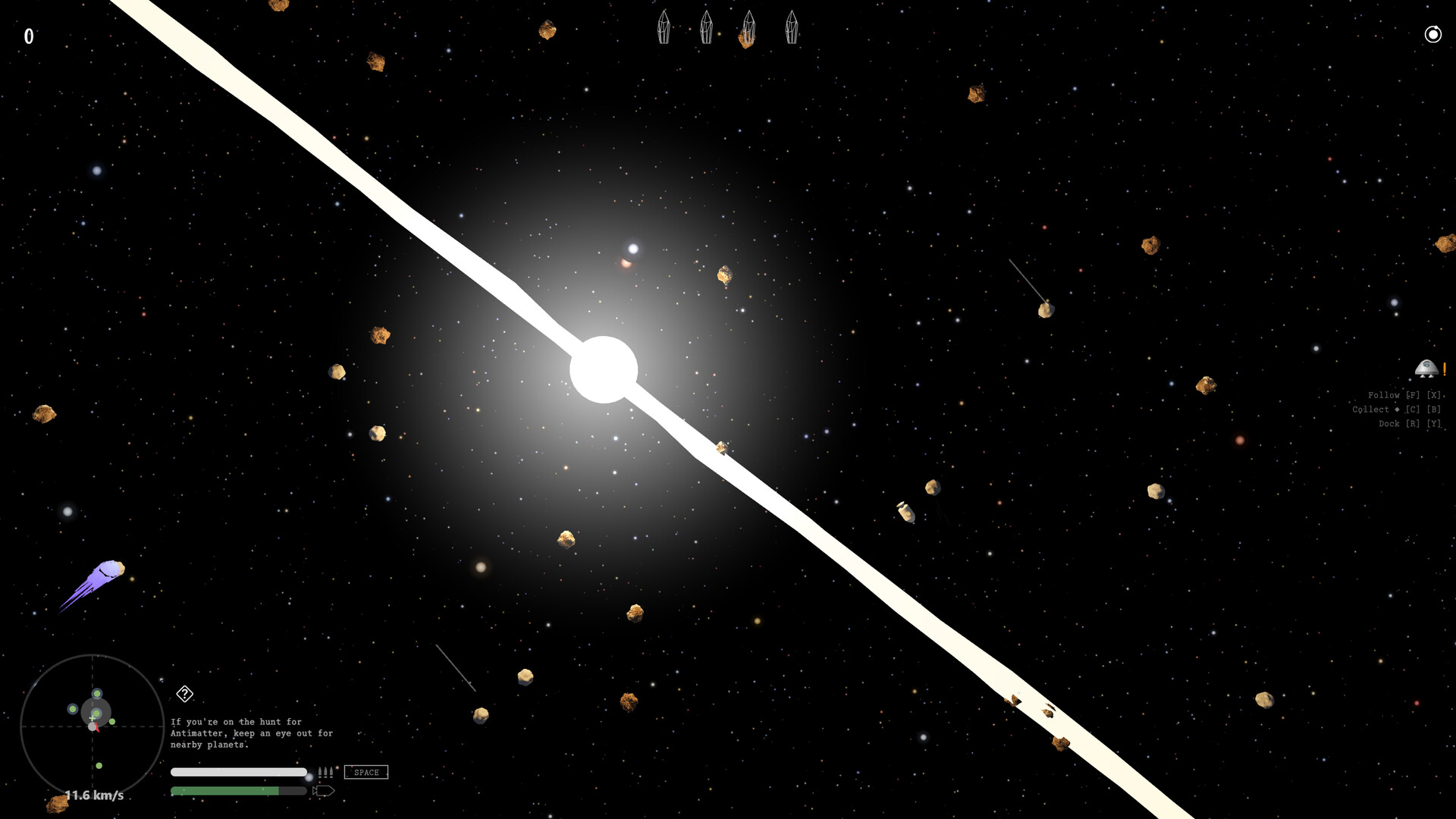The height and width of the screenshot is (819, 1456).
Task: Toggle Follow mode via the Follow [F] prompt
Action: pyautogui.click(x=1404, y=394)
